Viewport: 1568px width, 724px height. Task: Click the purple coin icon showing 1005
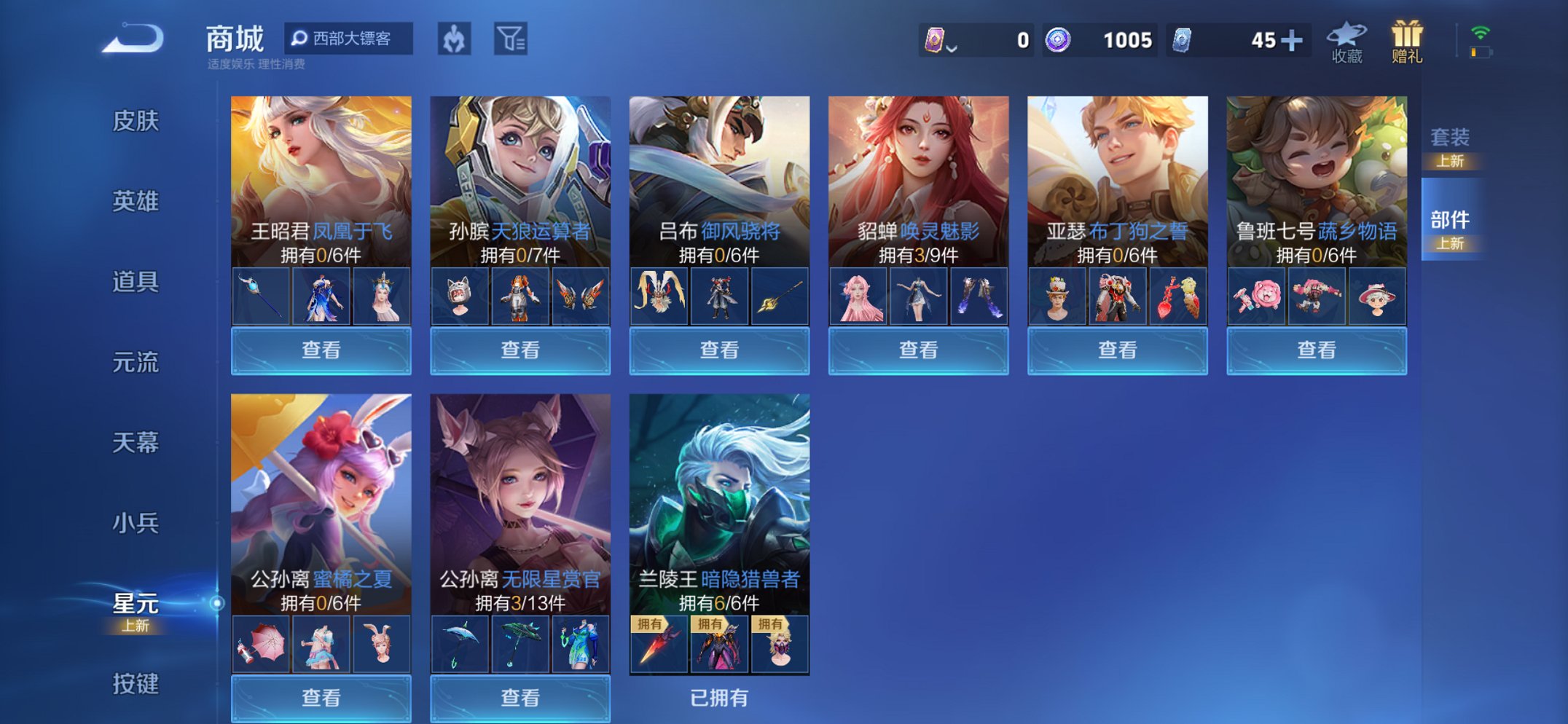pos(1060,40)
